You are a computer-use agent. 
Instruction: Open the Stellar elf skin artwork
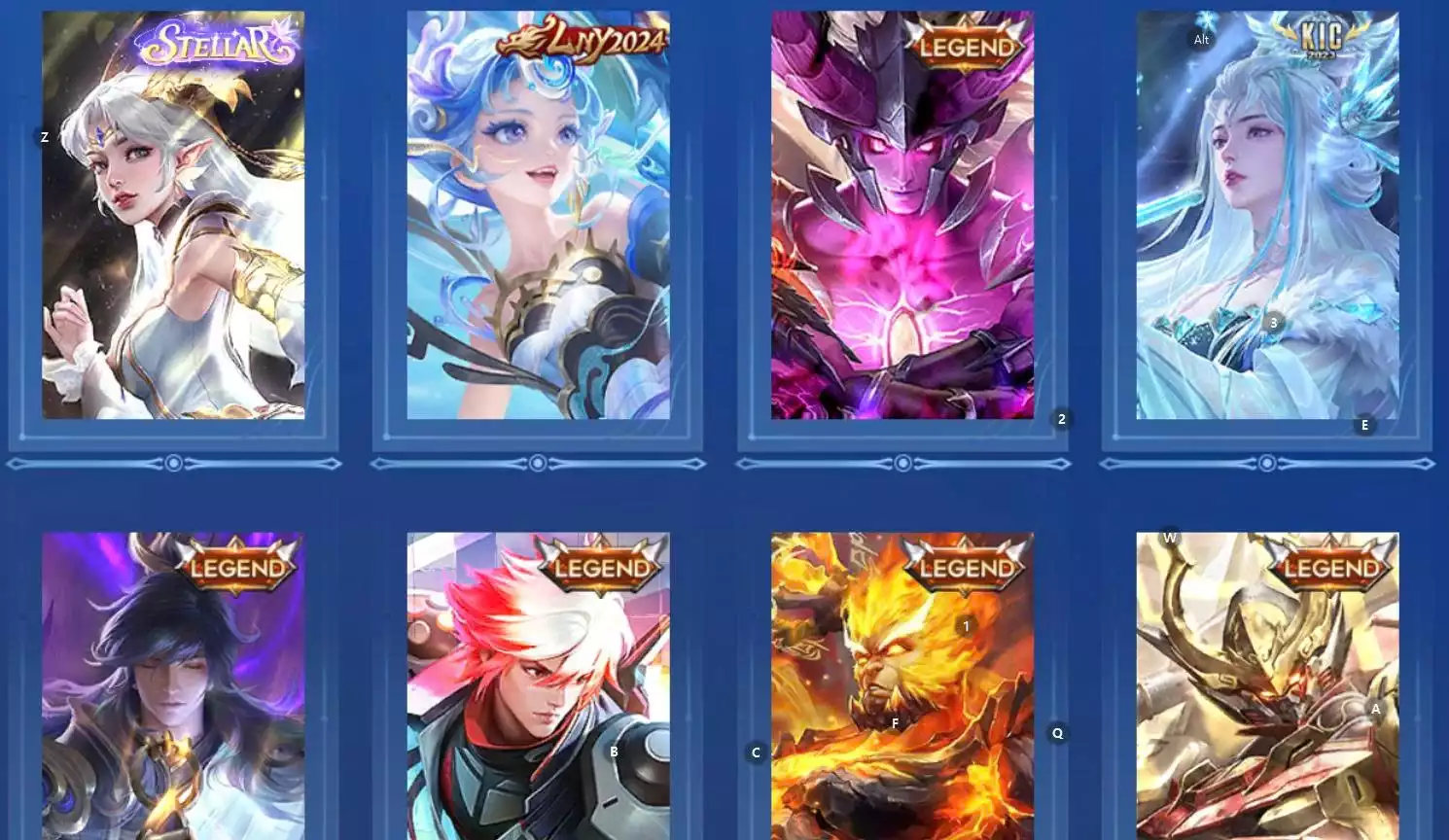click(x=173, y=214)
